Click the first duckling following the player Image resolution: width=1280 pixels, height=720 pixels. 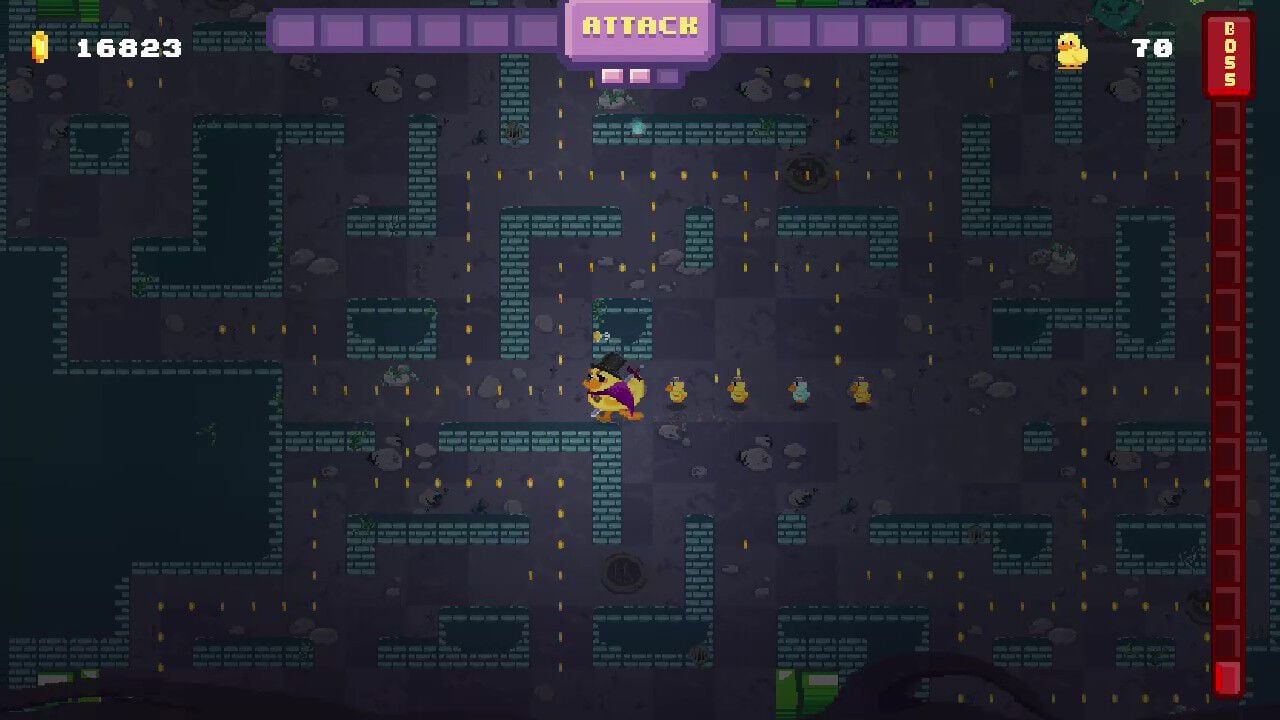(x=677, y=392)
